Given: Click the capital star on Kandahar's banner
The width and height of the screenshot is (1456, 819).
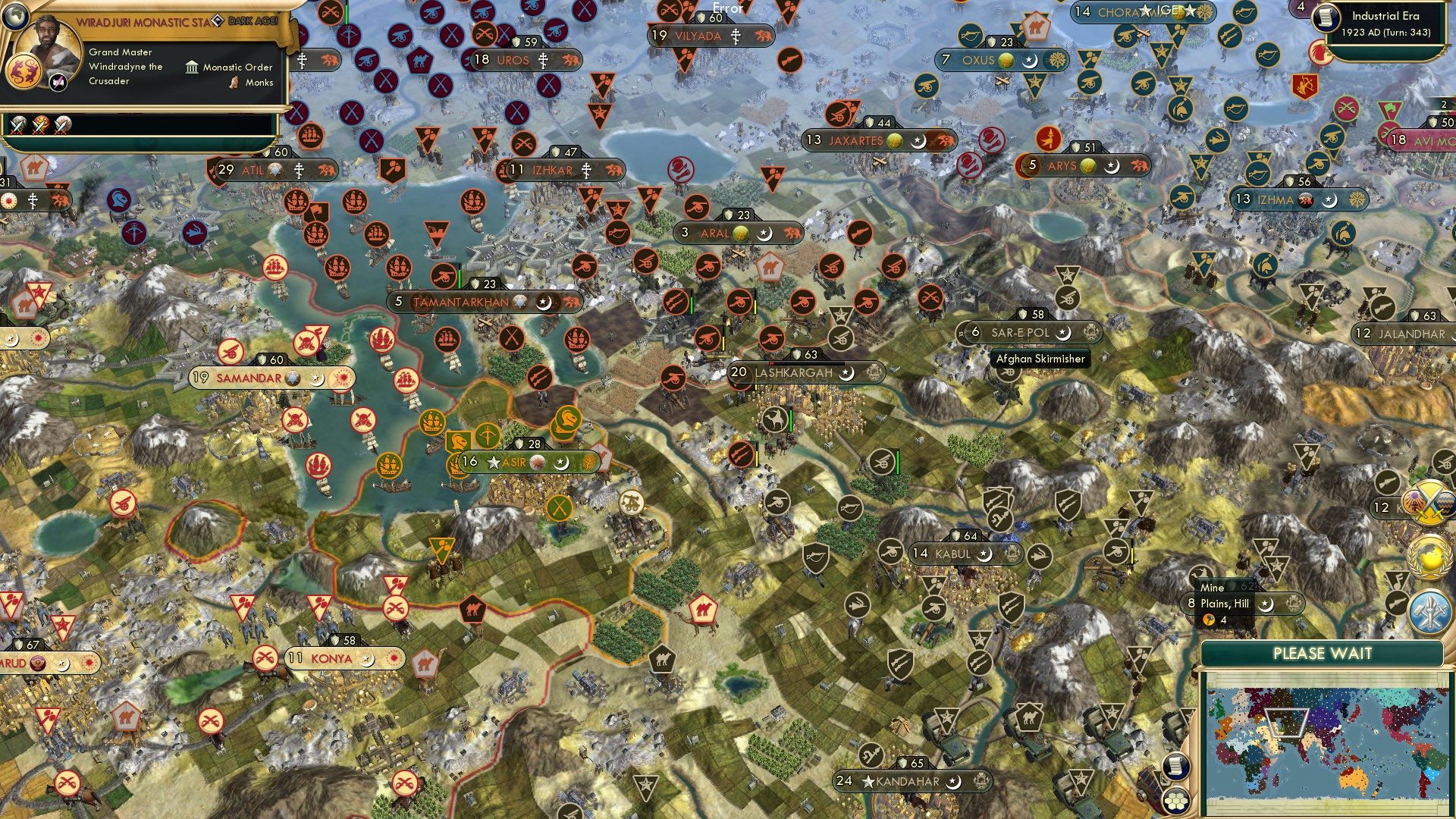Looking at the screenshot, I should click(x=868, y=783).
